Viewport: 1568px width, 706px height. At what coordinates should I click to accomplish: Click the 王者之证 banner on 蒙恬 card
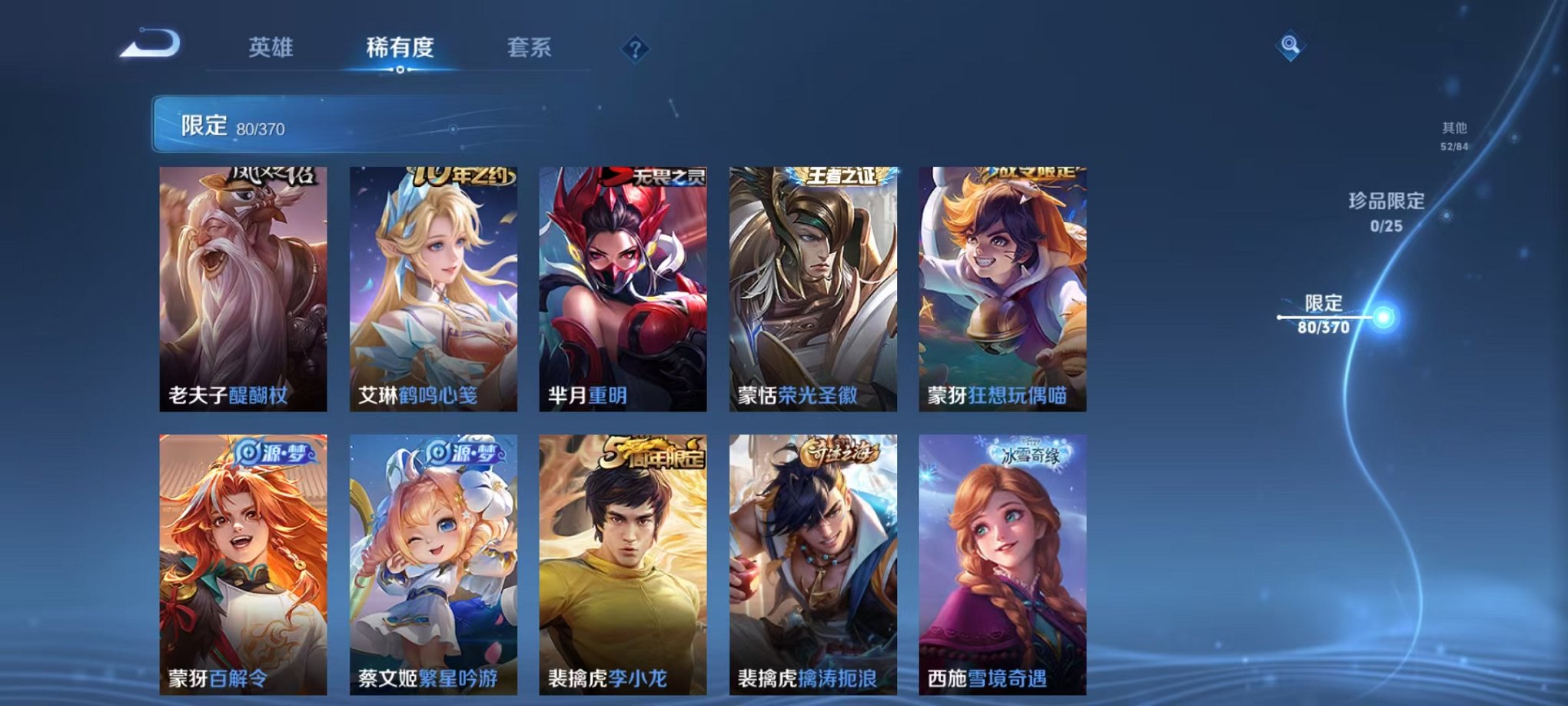[841, 177]
